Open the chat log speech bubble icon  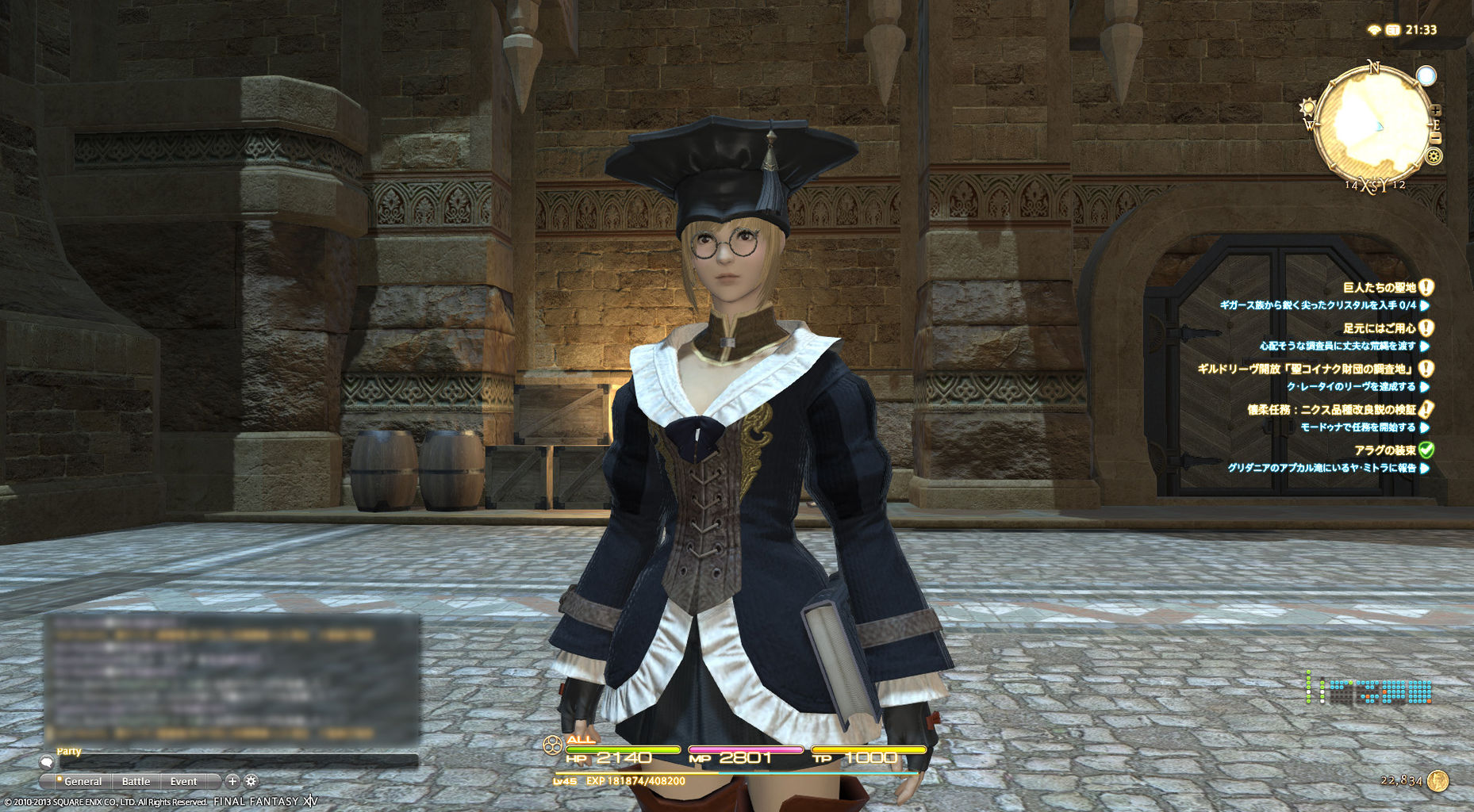tap(47, 763)
